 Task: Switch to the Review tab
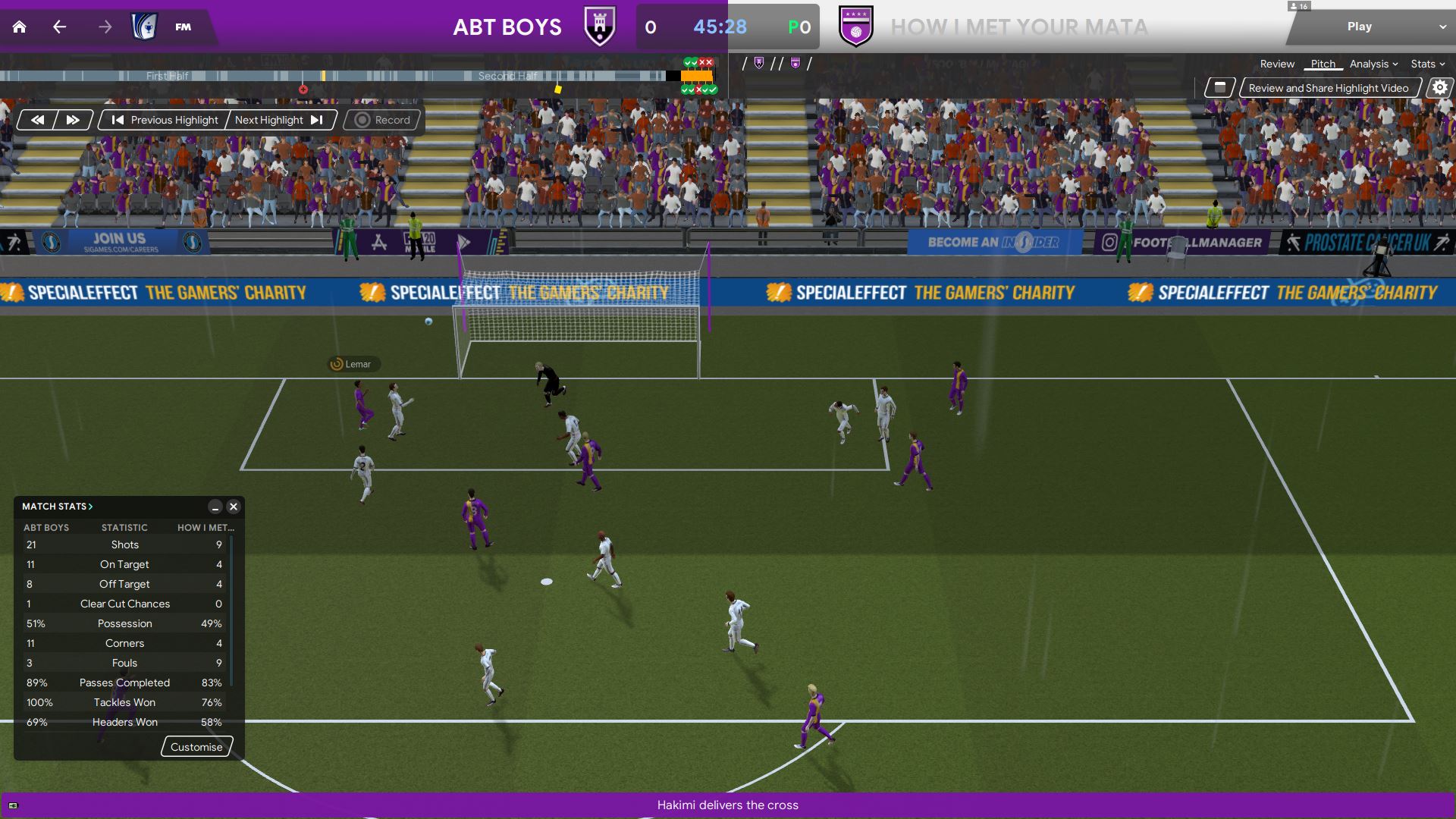tap(1277, 64)
